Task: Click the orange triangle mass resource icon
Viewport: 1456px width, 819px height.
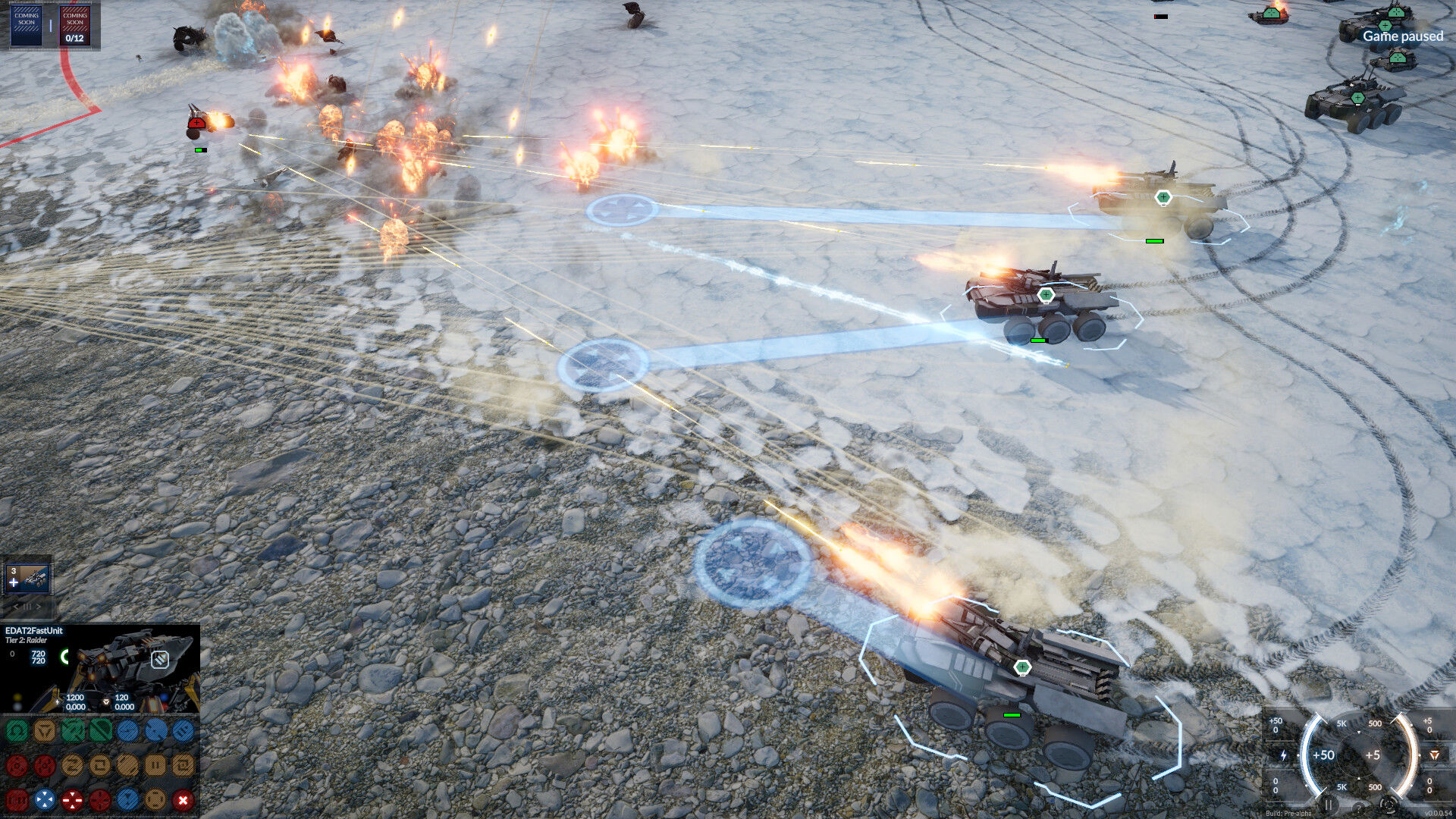Action: pyautogui.click(x=1434, y=755)
